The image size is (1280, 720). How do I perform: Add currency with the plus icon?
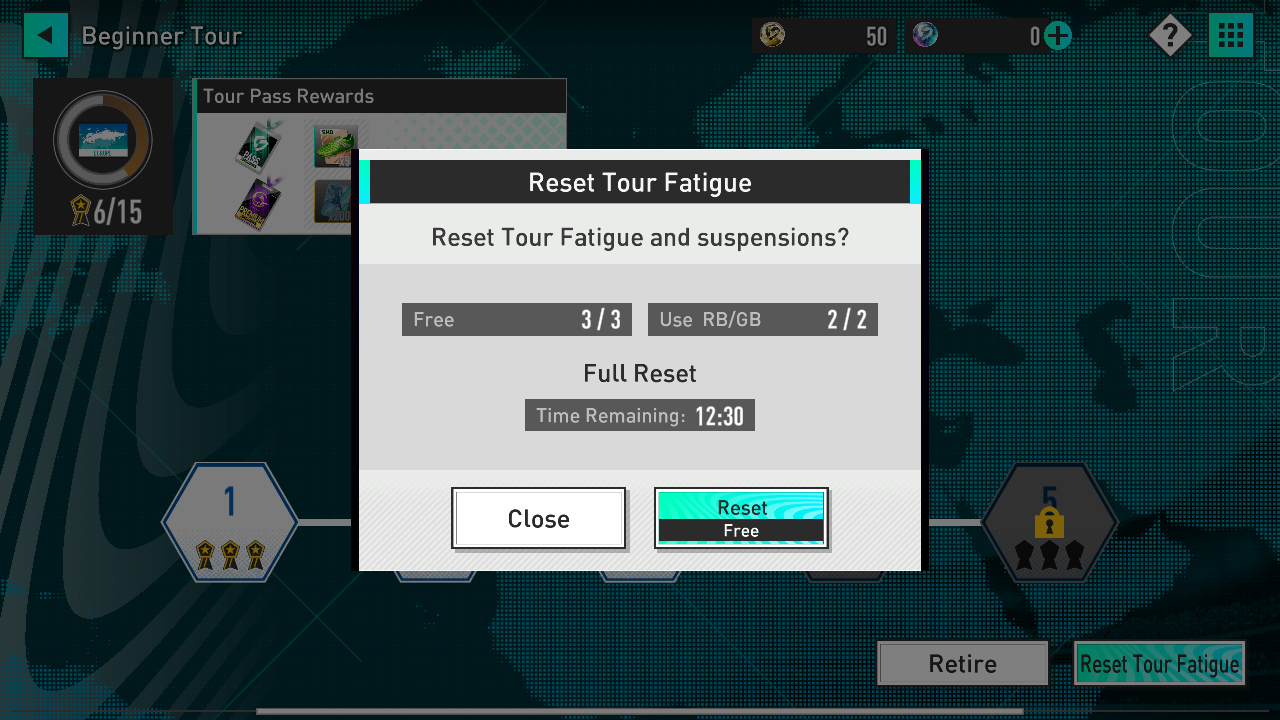[1058, 37]
